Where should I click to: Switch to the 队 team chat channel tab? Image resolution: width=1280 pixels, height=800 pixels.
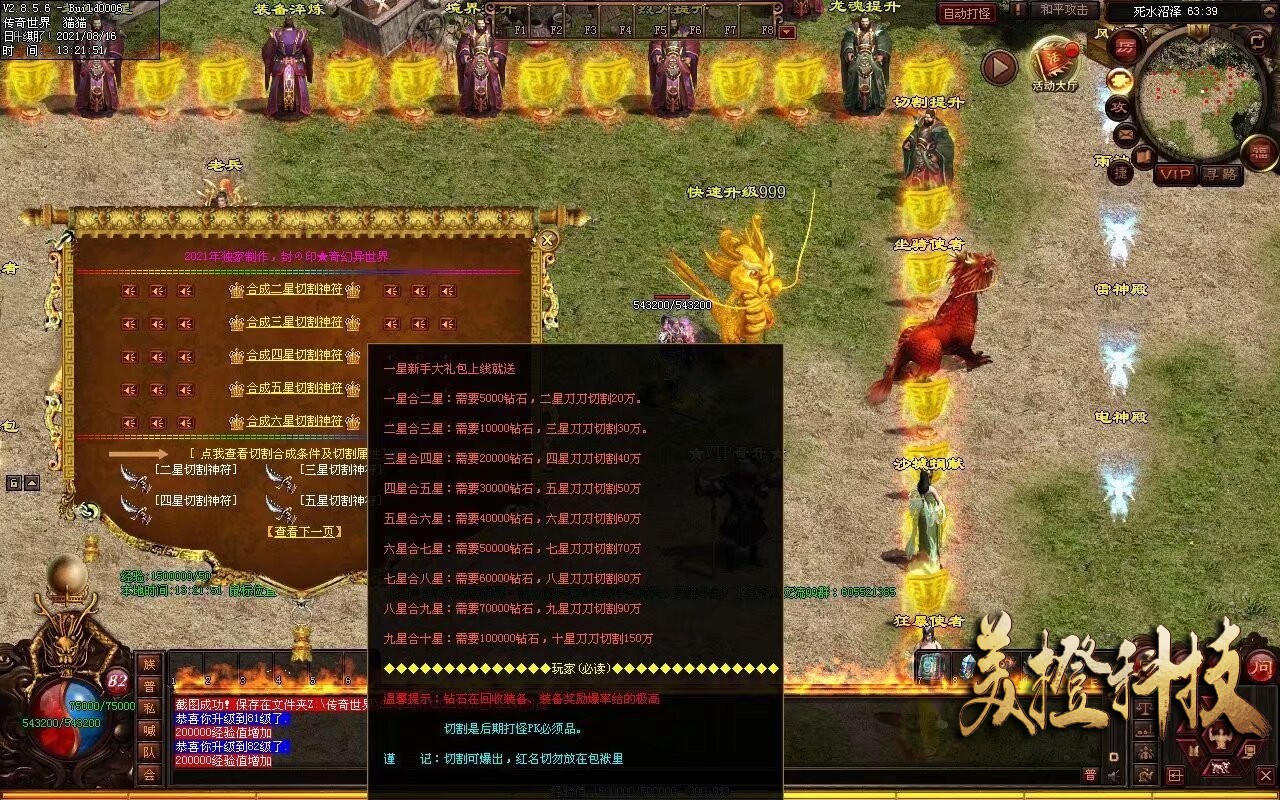pyautogui.click(x=149, y=751)
